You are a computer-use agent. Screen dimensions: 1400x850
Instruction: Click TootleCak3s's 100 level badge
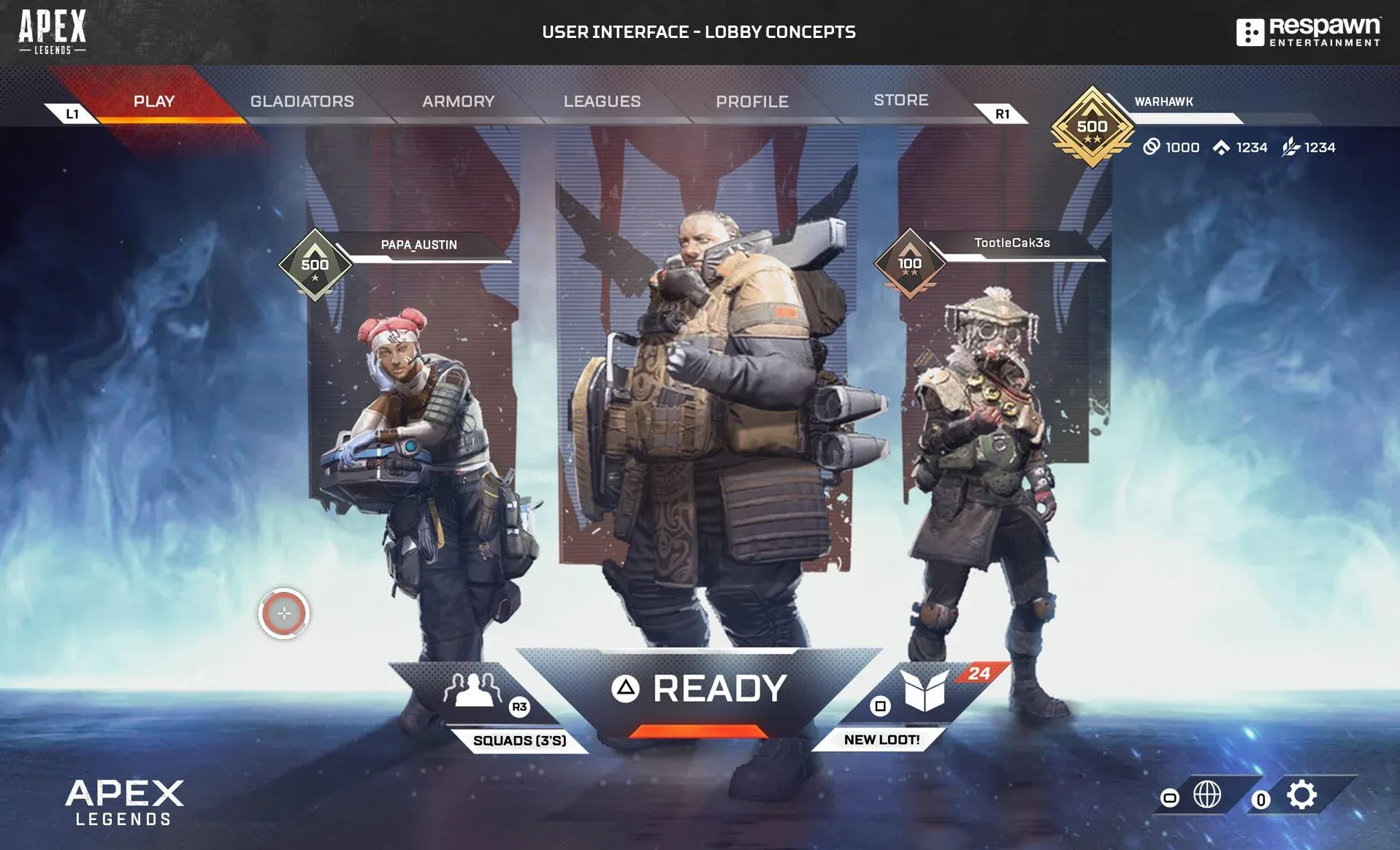click(x=911, y=263)
